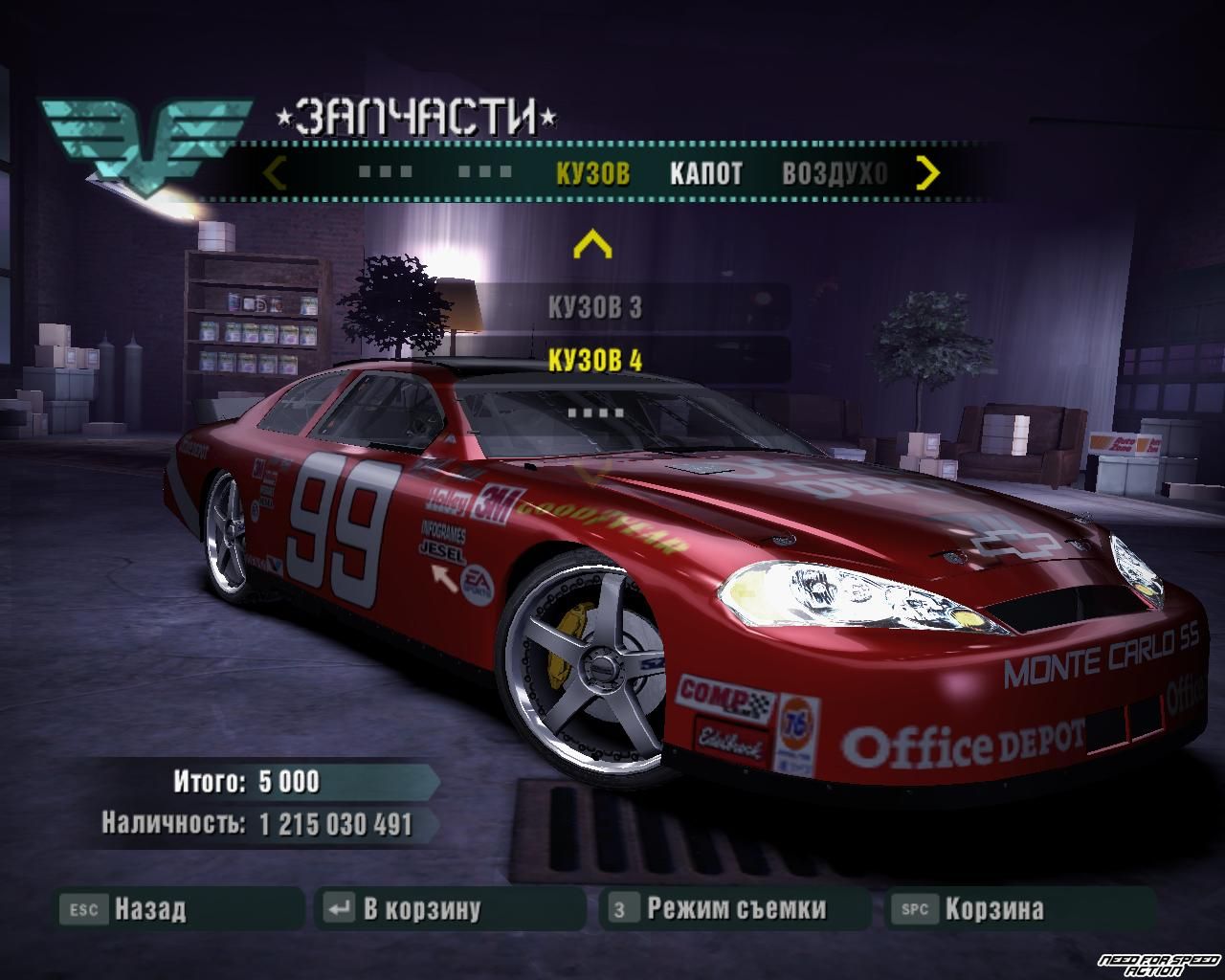Open the ВОЗДУХО category tab
This screenshot has width=1225, height=980.
[835, 173]
